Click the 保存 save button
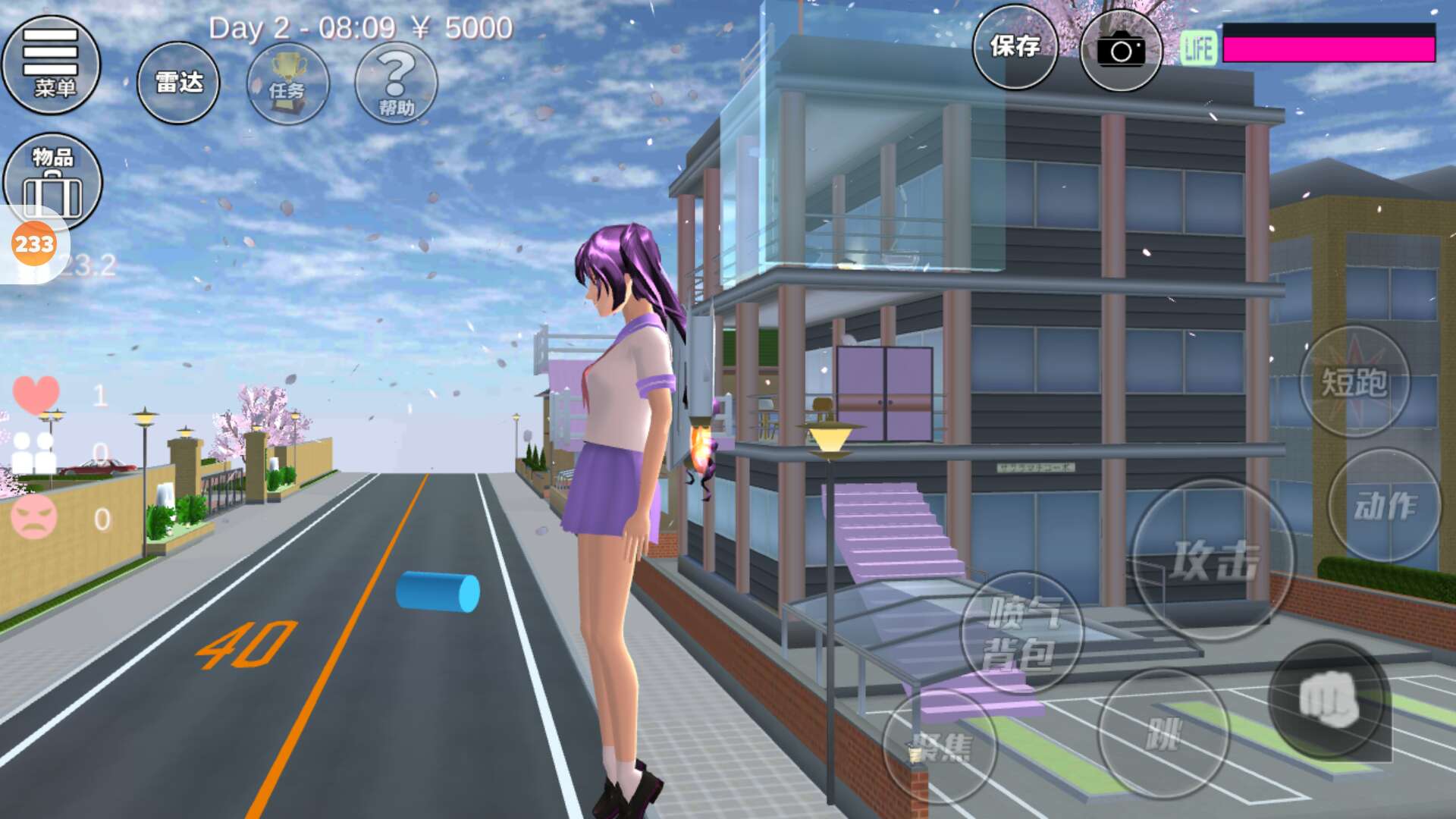This screenshot has width=1456, height=819. [1015, 47]
